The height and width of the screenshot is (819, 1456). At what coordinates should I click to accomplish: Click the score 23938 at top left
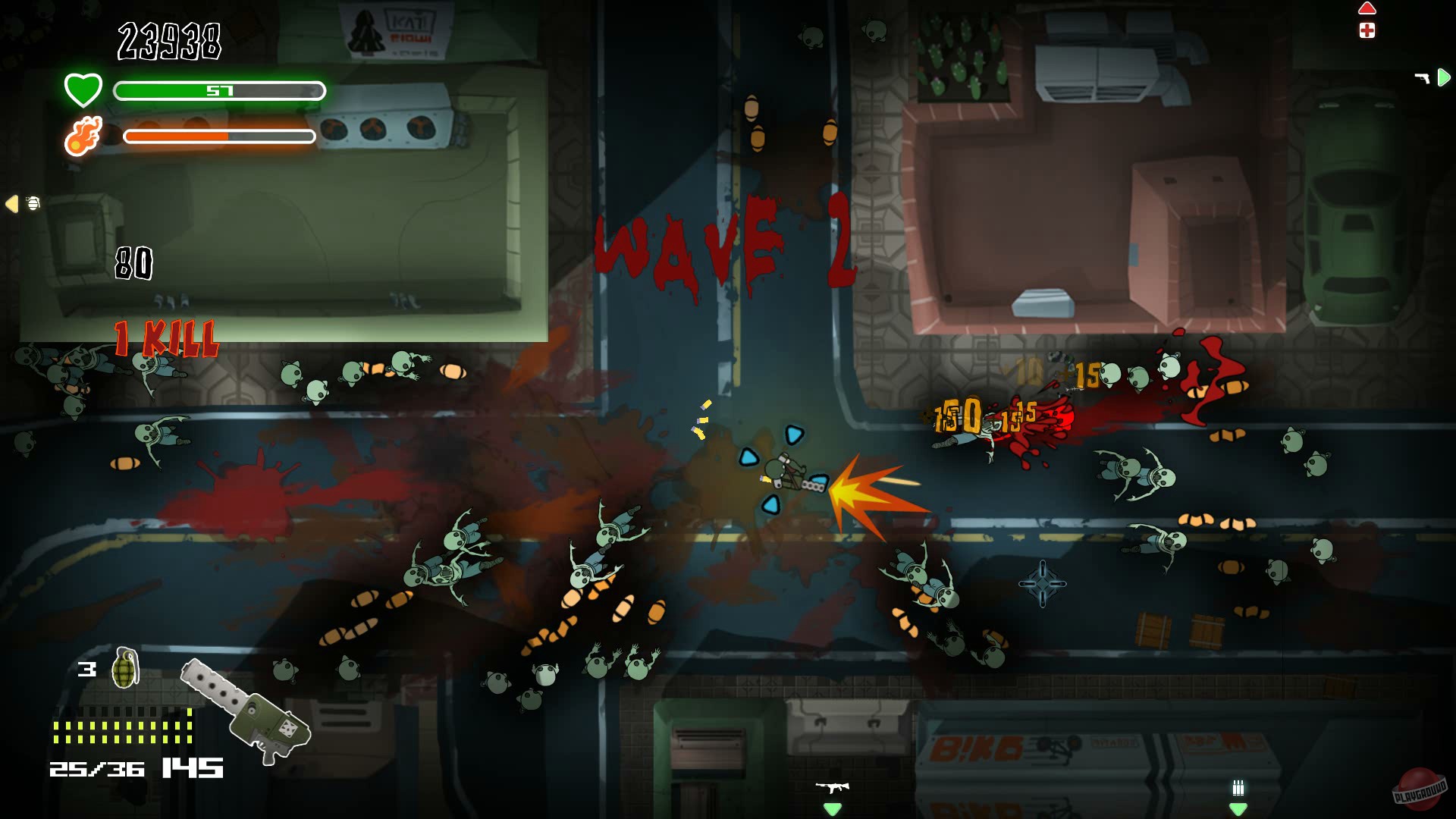click(168, 43)
